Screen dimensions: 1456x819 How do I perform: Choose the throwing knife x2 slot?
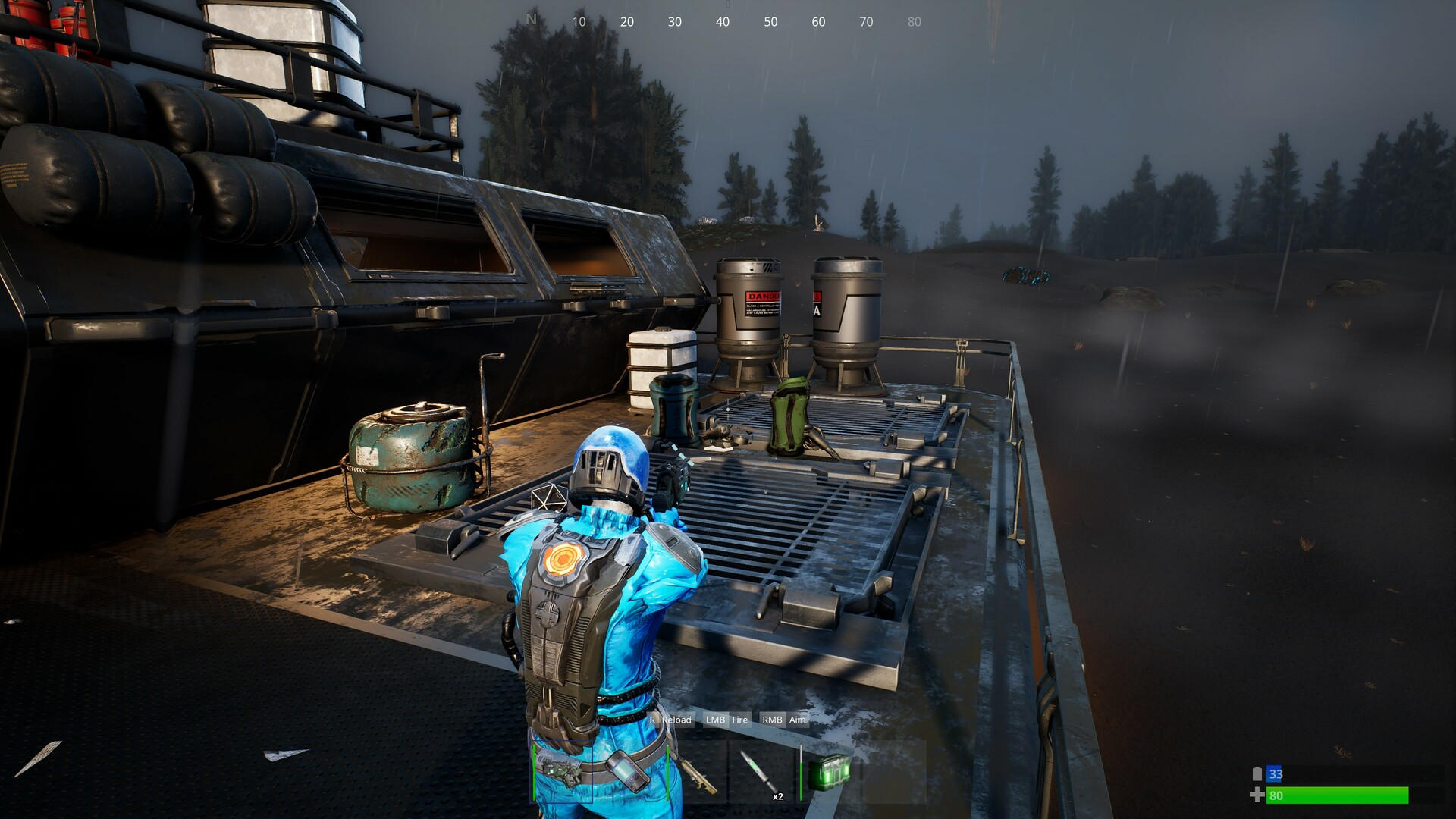point(761,773)
